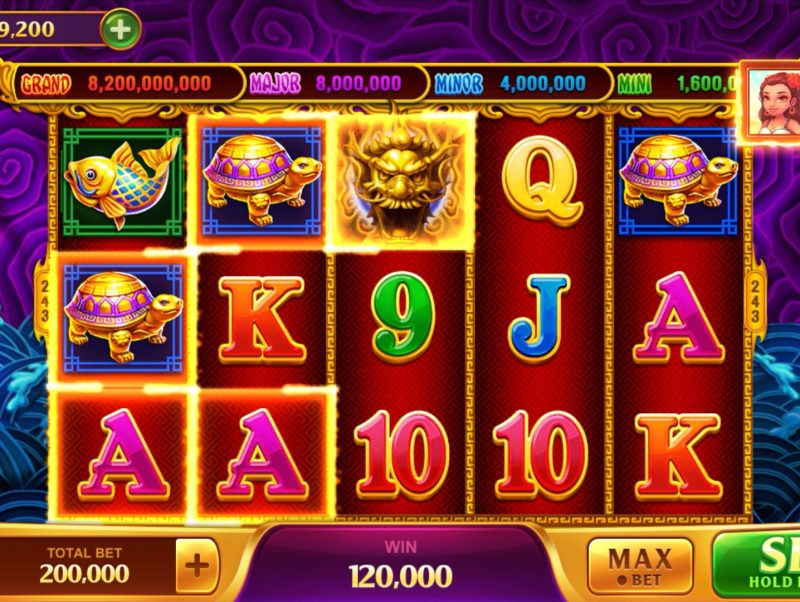Tap the green plus to buy coins

click(120, 29)
